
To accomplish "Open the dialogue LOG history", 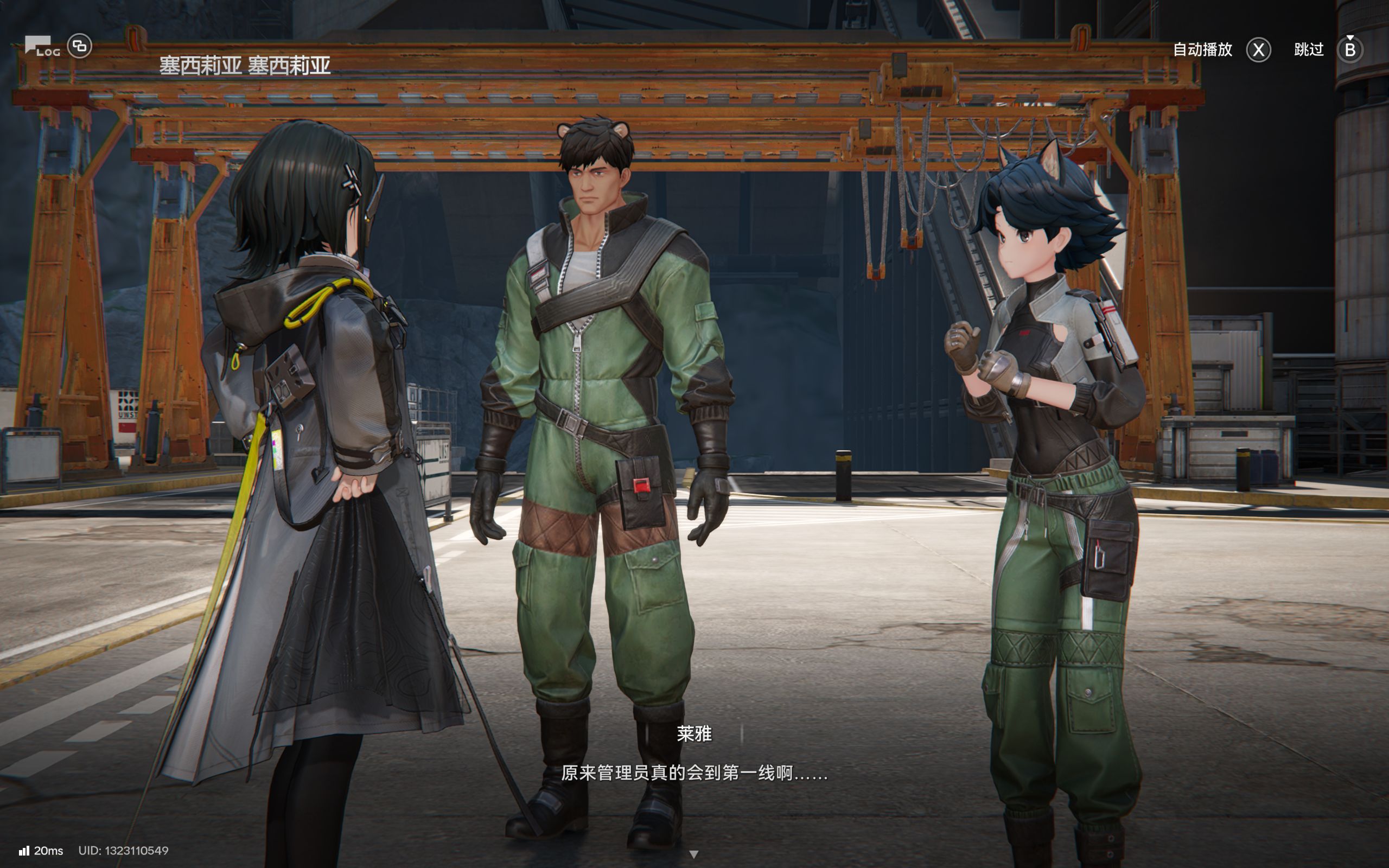I will pos(42,47).
